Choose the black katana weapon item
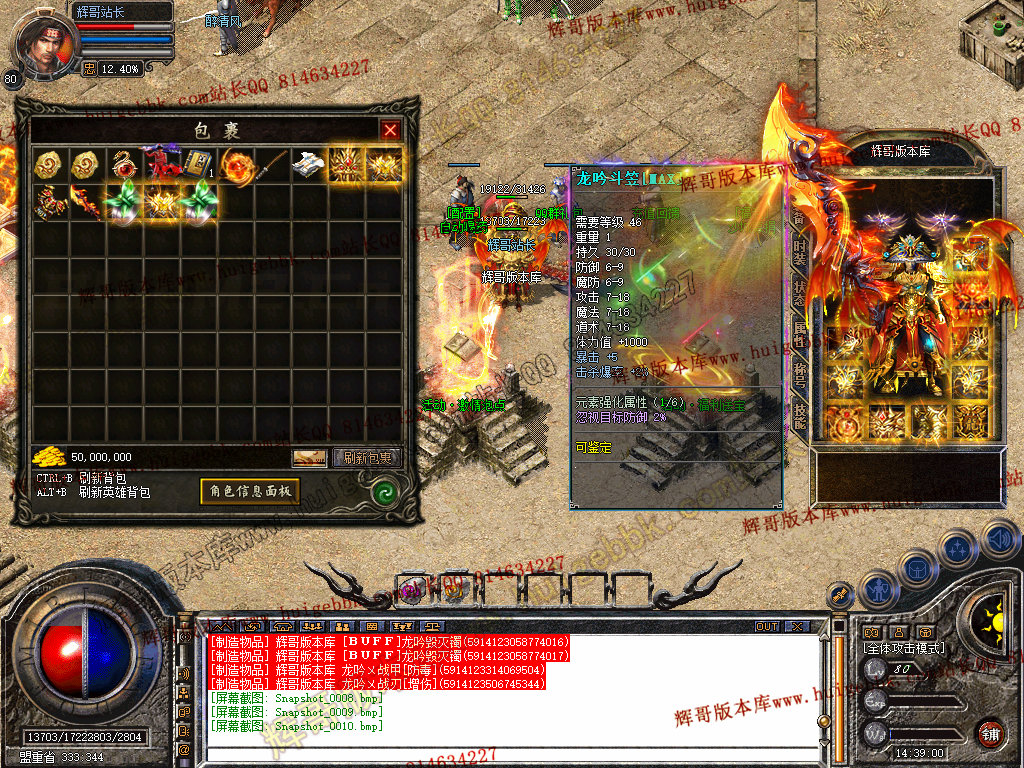This screenshot has height=768, width=1024. [272, 166]
